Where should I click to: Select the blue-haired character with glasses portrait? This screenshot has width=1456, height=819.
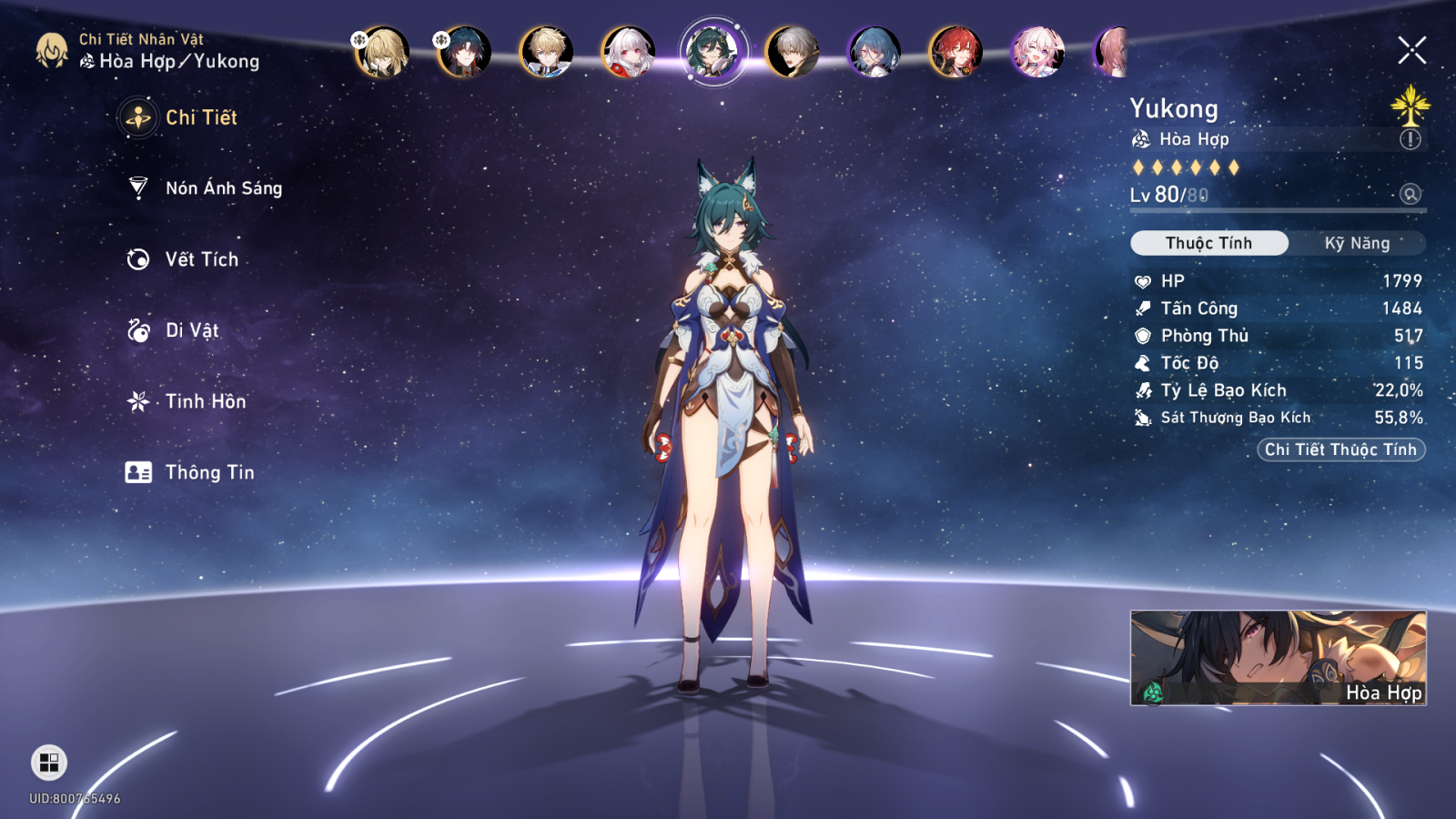click(874, 52)
